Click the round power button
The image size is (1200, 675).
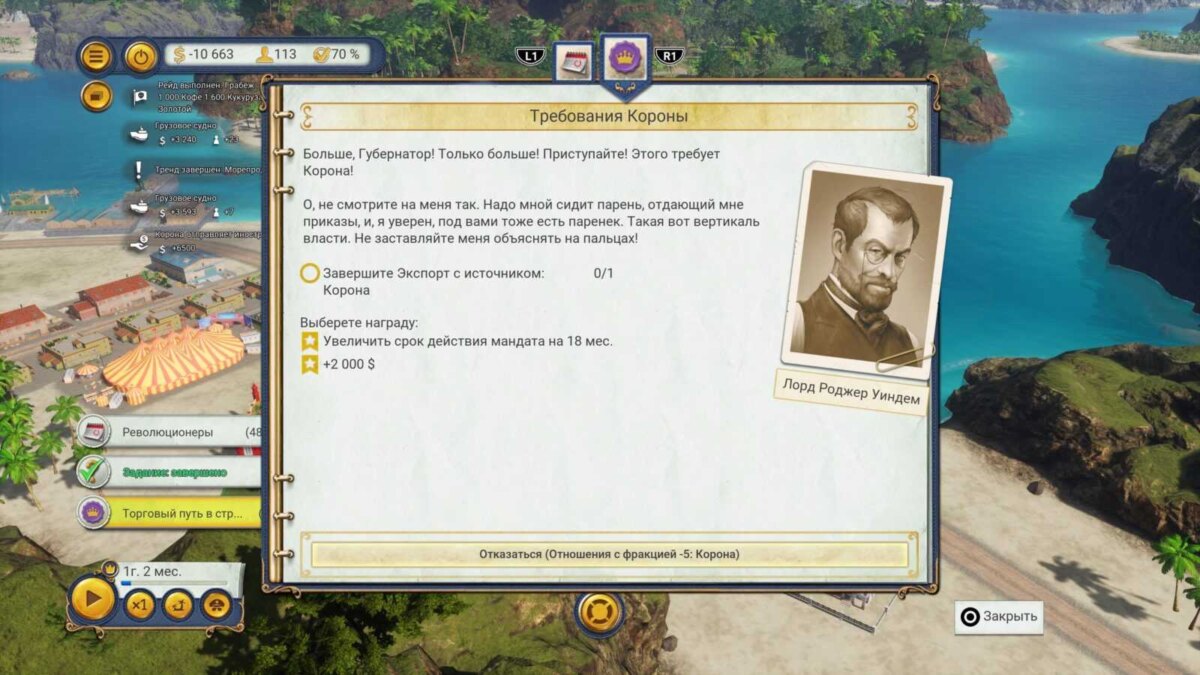click(141, 56)
